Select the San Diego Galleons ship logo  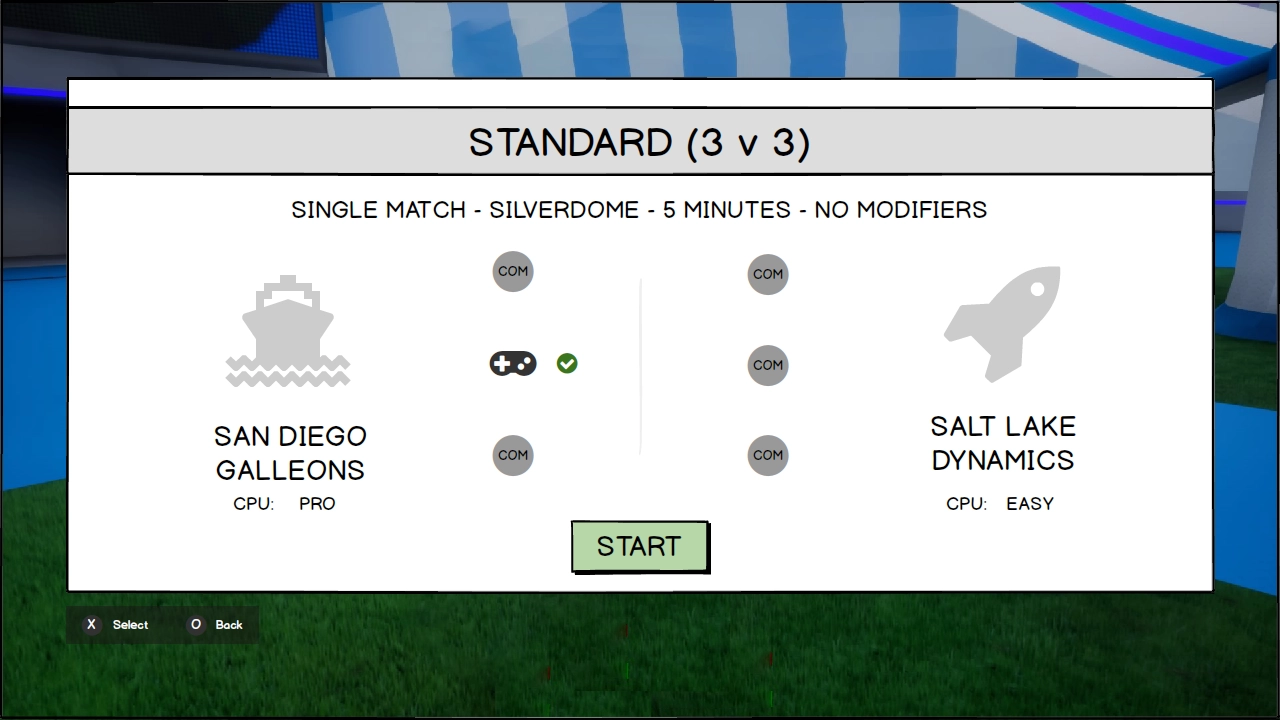(x=288, y=331)
